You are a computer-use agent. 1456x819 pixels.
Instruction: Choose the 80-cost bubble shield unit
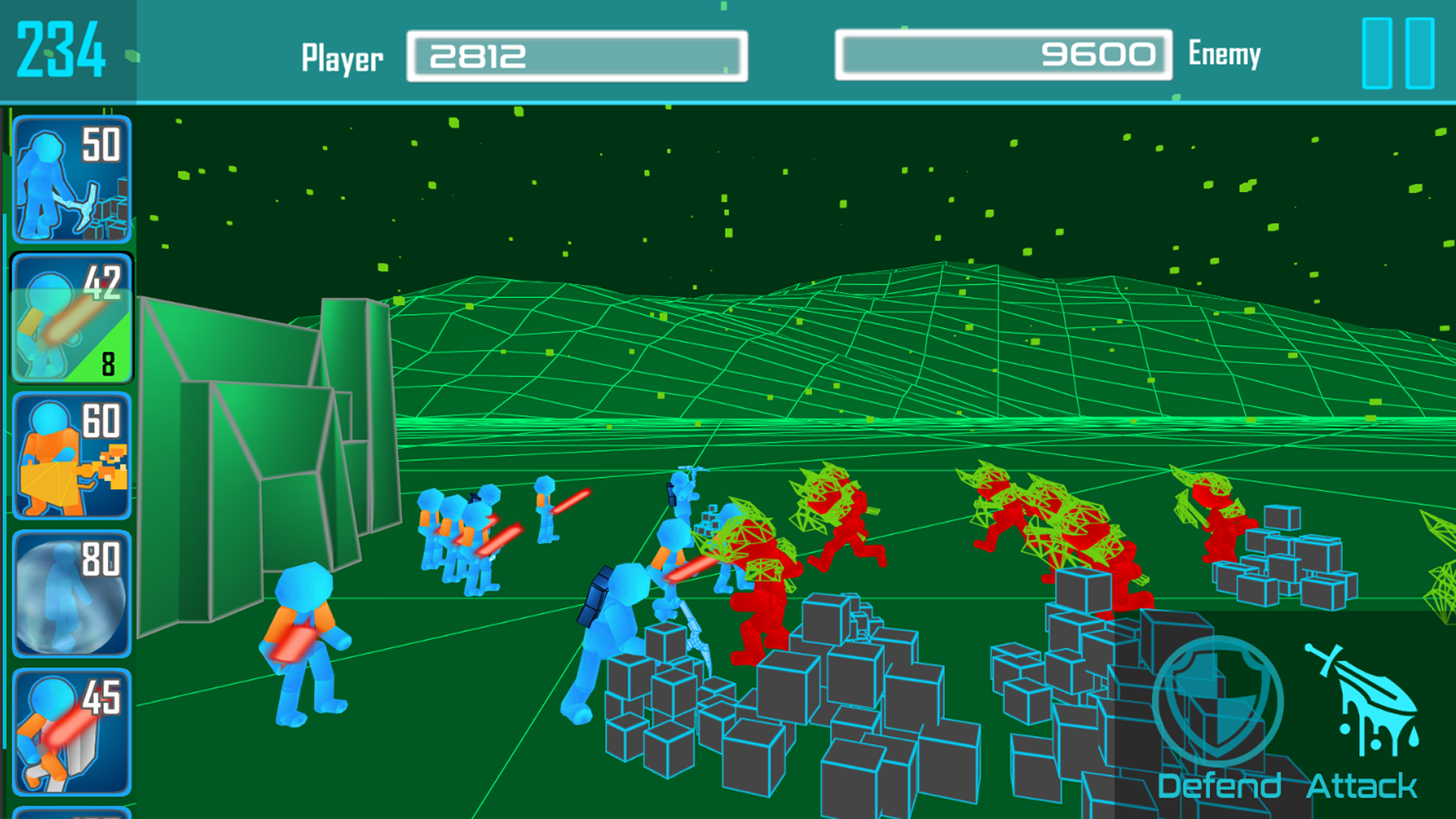pos(72,595)
